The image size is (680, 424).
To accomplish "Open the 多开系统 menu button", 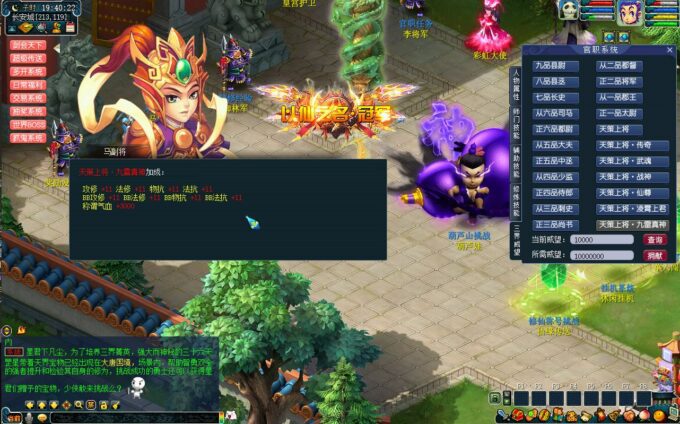I will pos(28,71).
